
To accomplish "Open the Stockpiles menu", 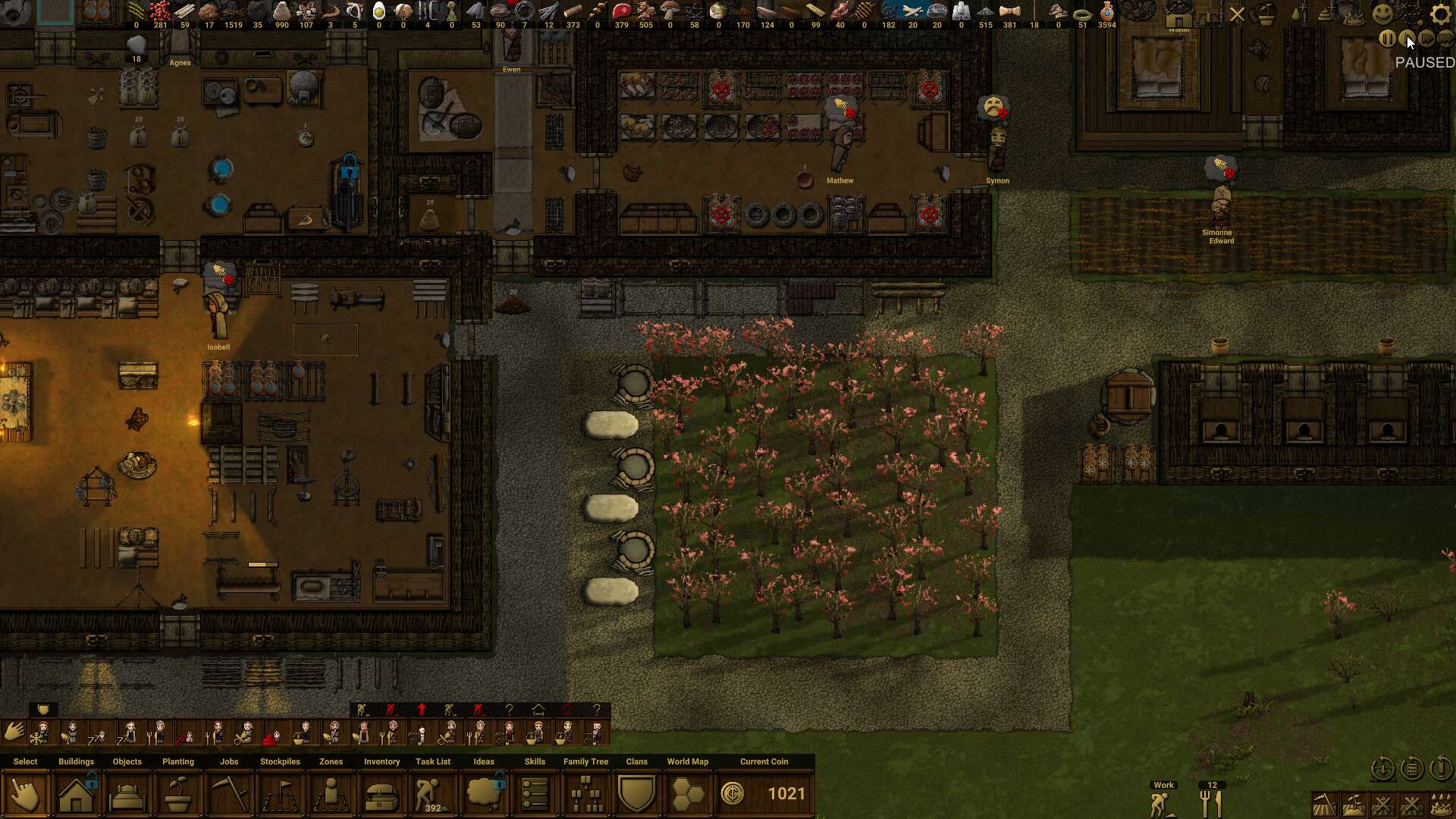I will click(x=280, y=794).
